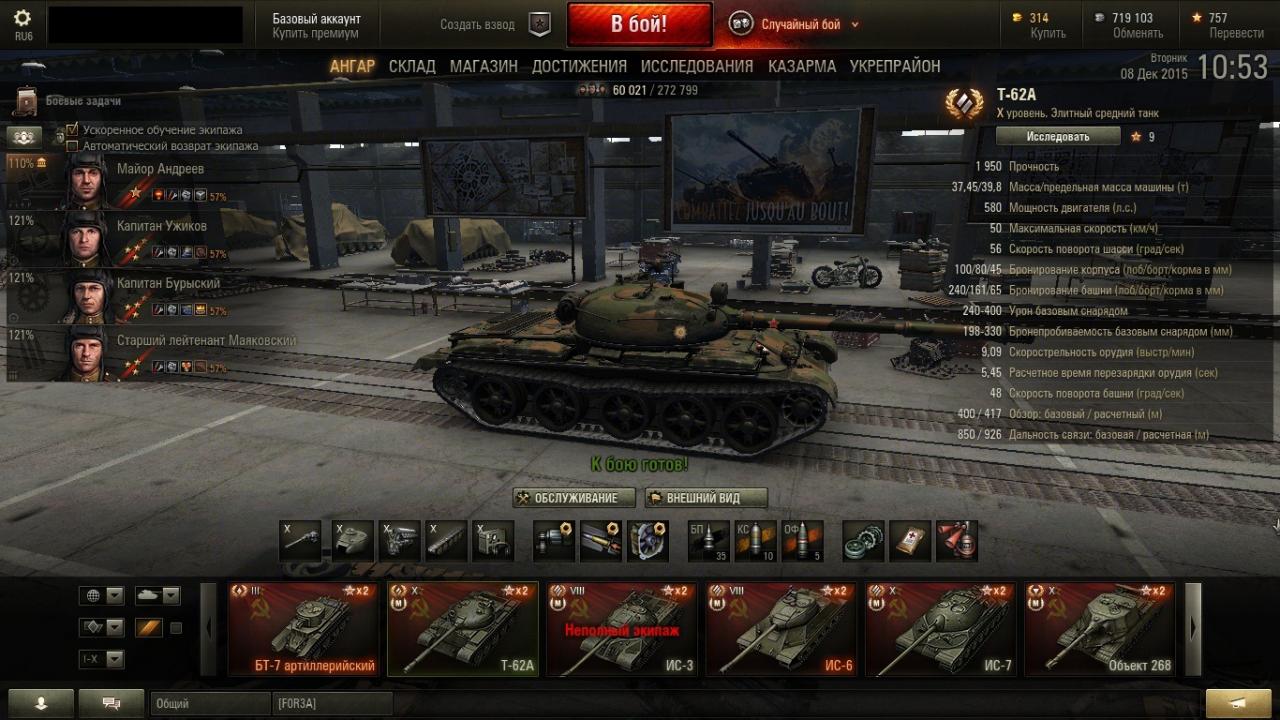Toggle accelerated crew training checkbox
This screenshot has width=1280, height=720.
coord(72,130)
